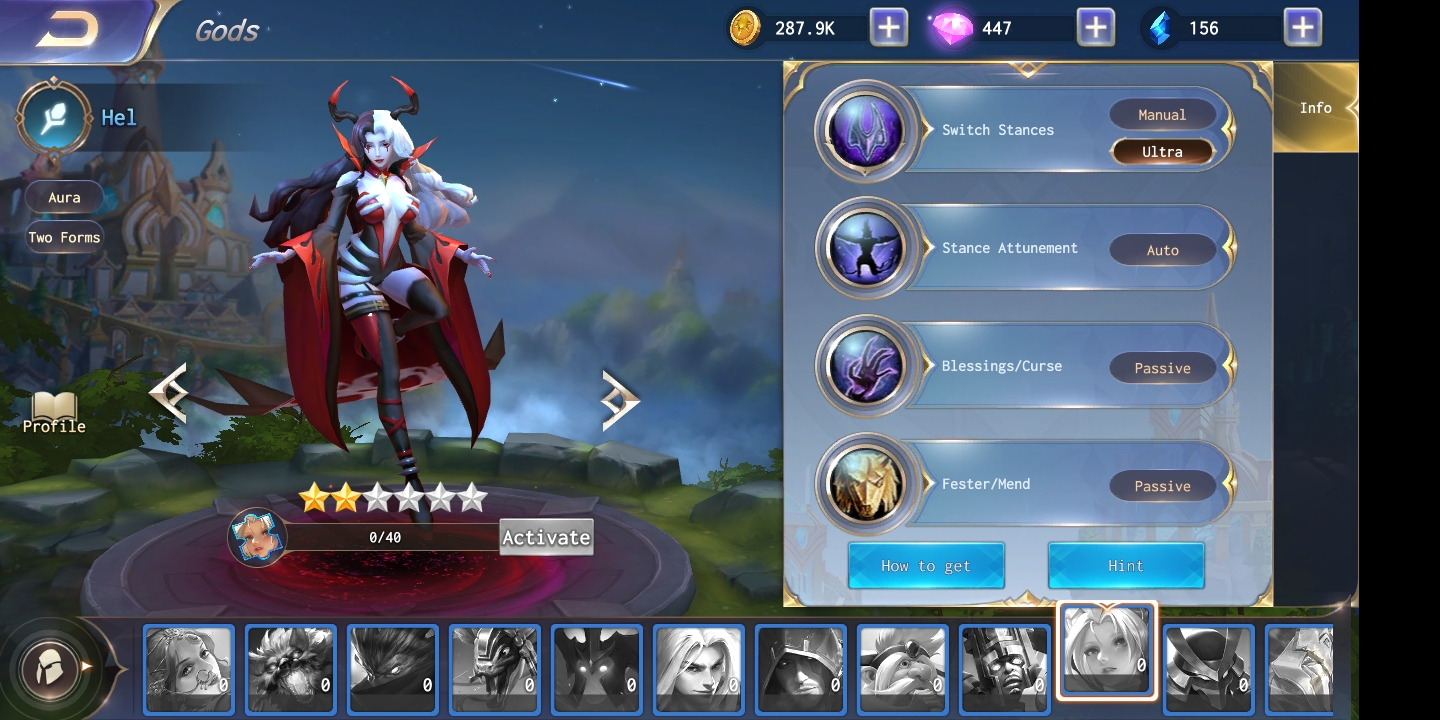
Task: Click the blue crystal currency icon
Action: pos(1158,27)
